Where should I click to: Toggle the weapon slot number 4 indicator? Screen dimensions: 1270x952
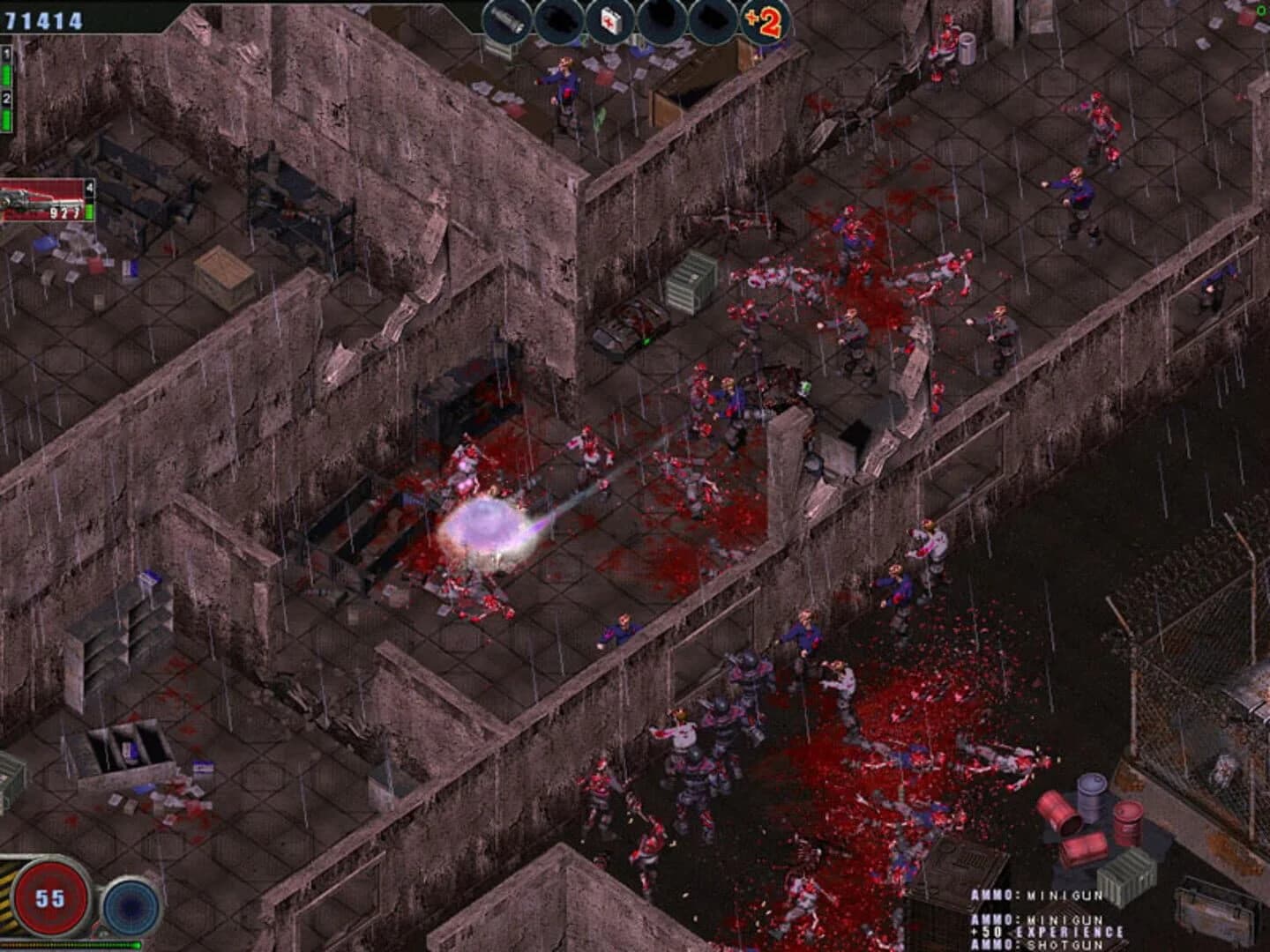90,187
